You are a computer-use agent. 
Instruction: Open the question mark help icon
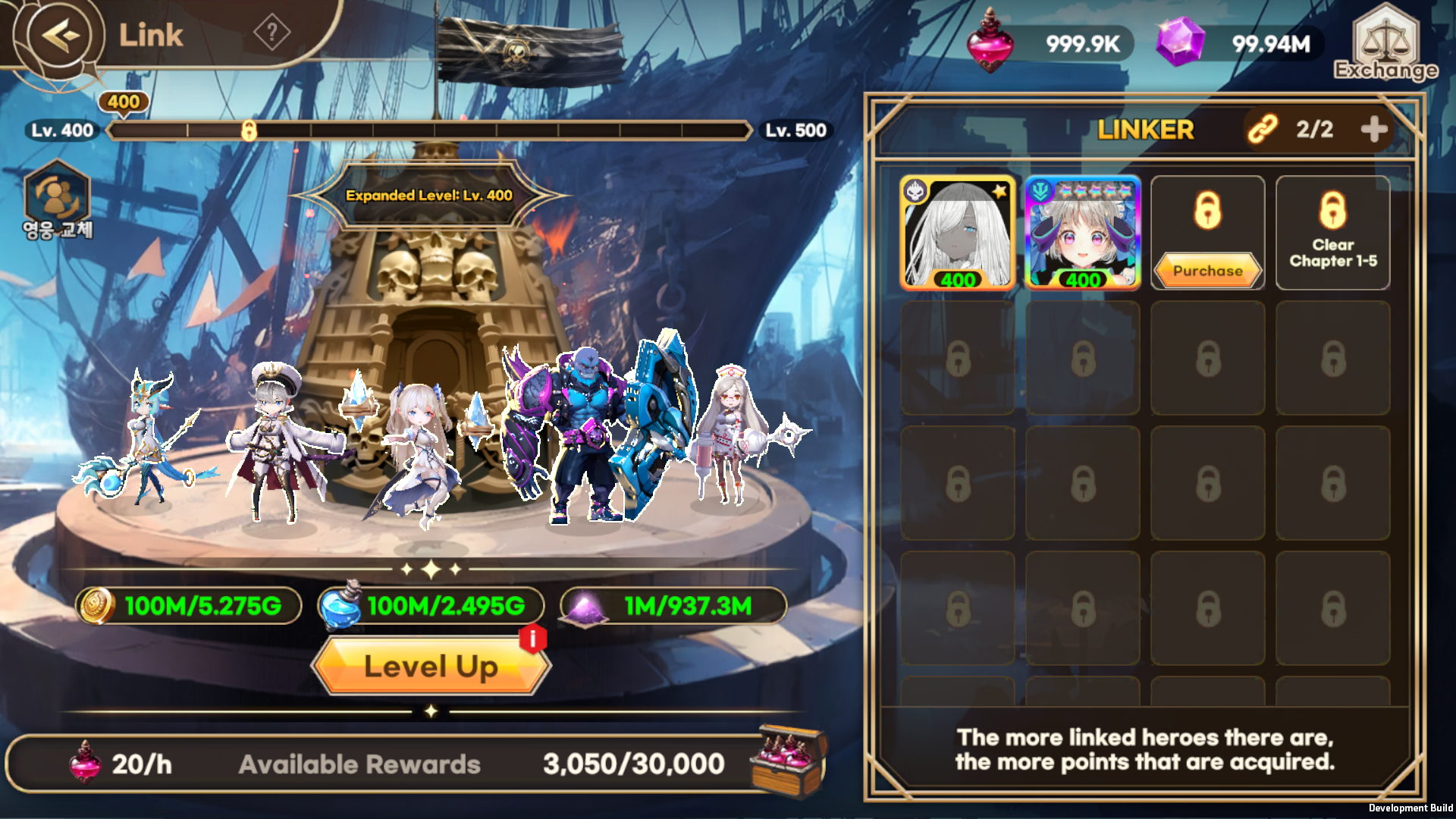tap(271, 33)
